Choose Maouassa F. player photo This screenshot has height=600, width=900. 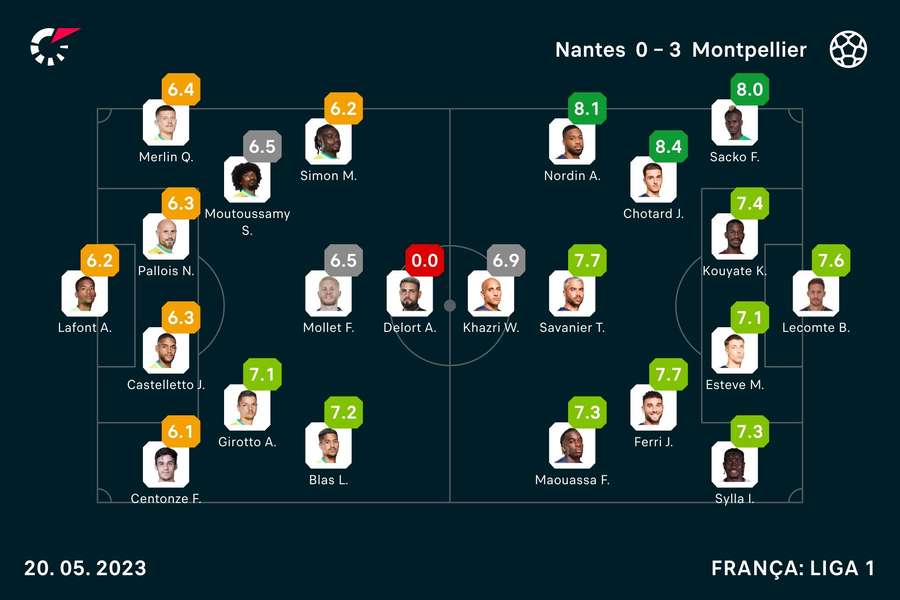(571, 445)
